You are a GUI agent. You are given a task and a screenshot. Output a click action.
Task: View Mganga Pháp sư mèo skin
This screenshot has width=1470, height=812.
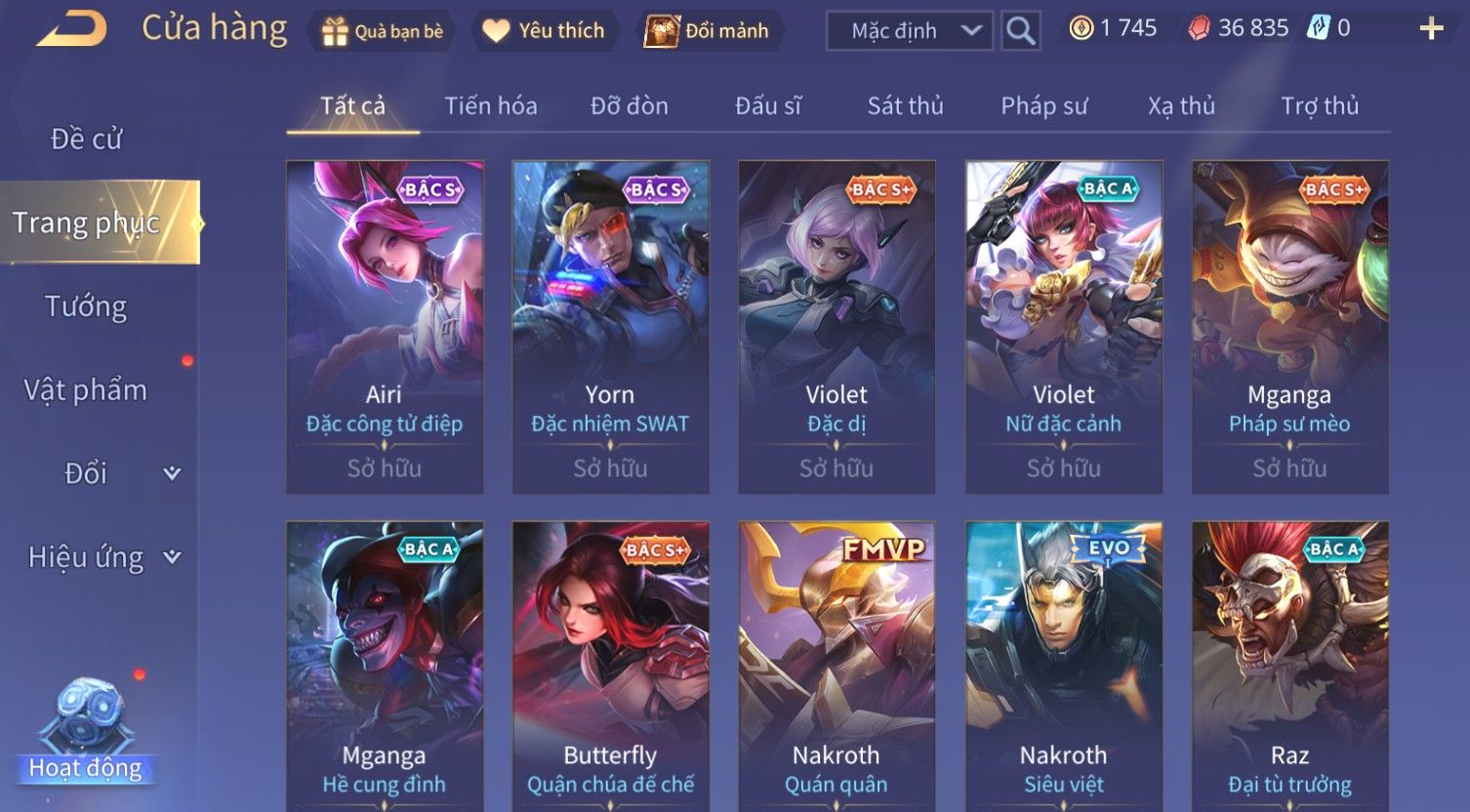(1289, 326)
